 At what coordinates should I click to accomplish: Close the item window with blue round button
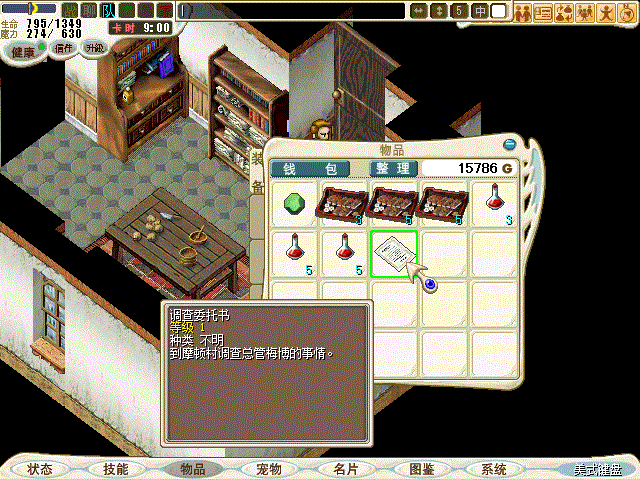[510, 144]
